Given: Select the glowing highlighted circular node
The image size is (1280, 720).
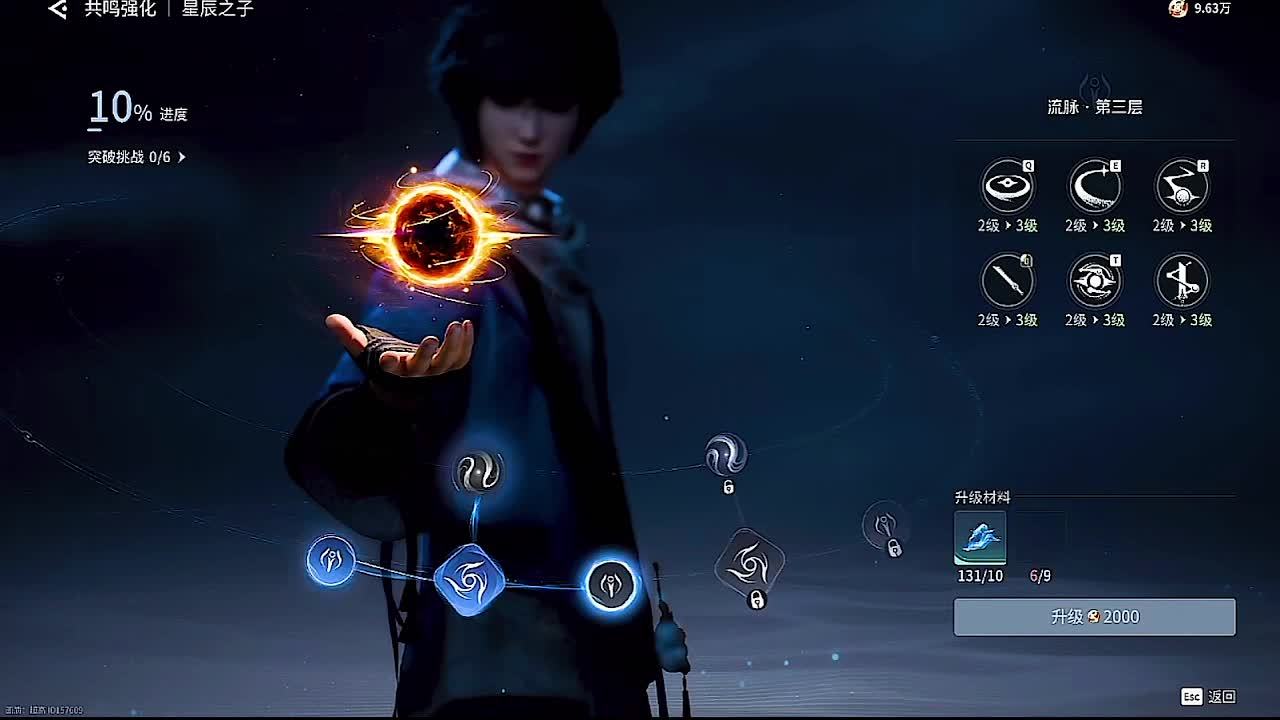Looking at the screenshot, I should pyautogui.click(x=610, y=583).
